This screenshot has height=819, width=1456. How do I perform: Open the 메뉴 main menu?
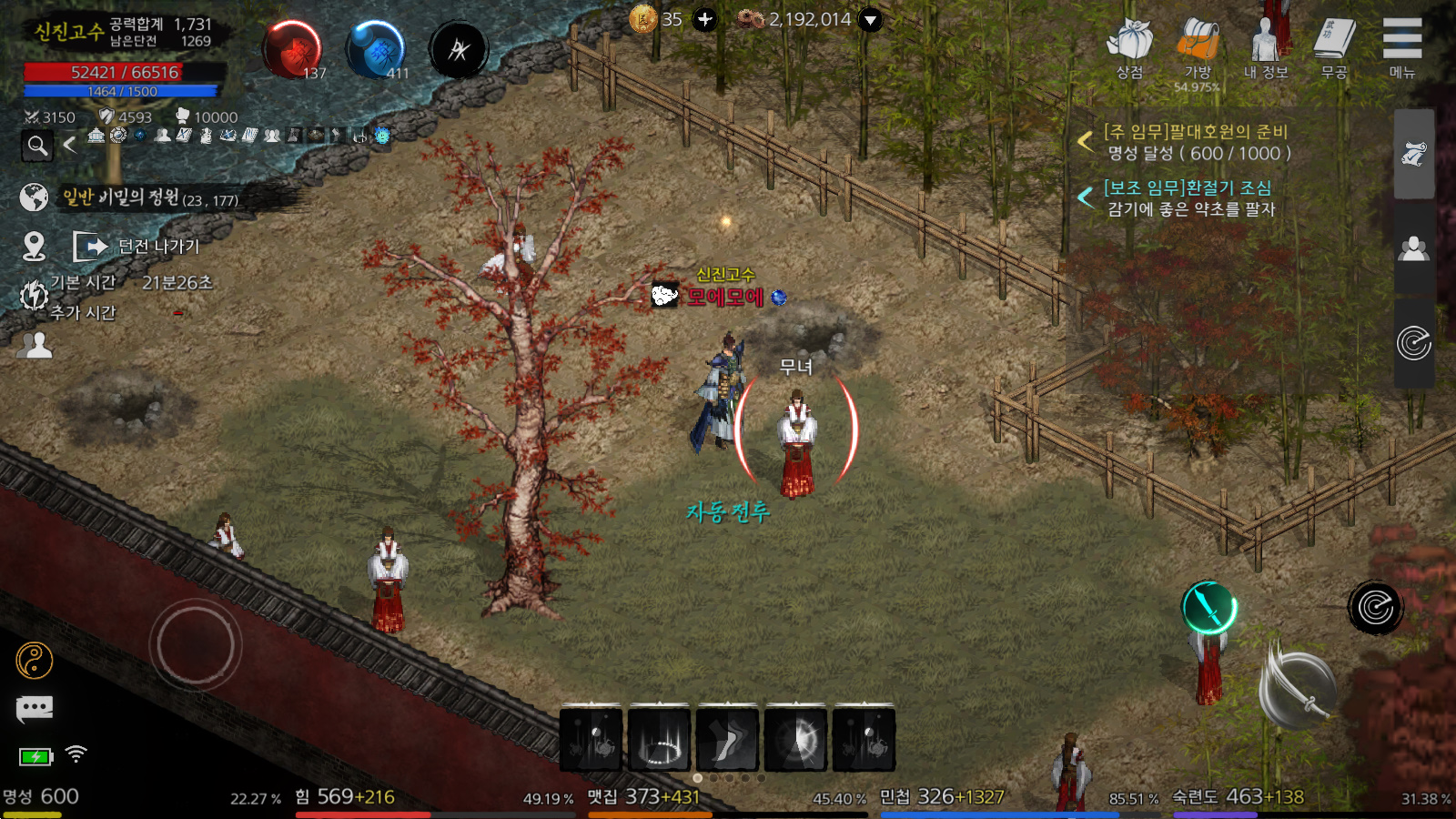[x=1402, y=47]
